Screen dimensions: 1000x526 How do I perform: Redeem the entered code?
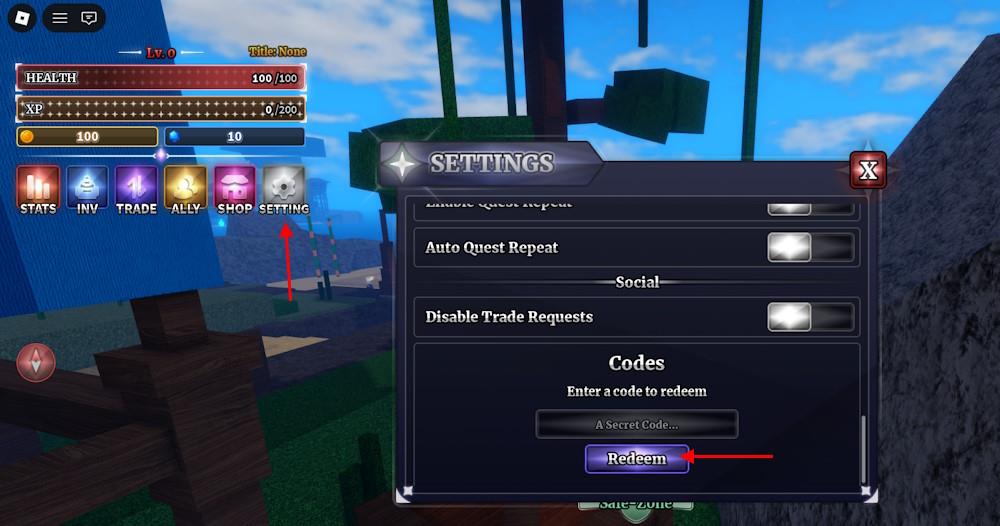(x=637, y=459)
